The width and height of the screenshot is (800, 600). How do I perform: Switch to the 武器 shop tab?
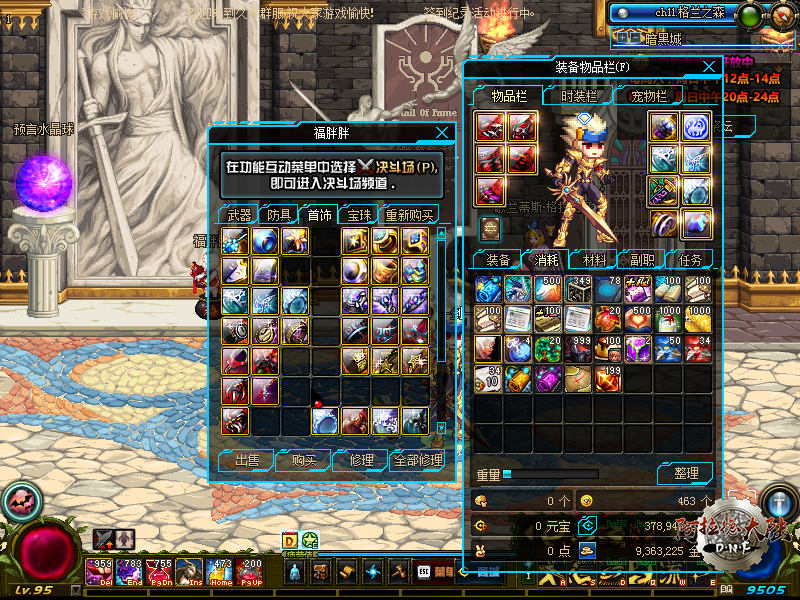coord(239,215)
